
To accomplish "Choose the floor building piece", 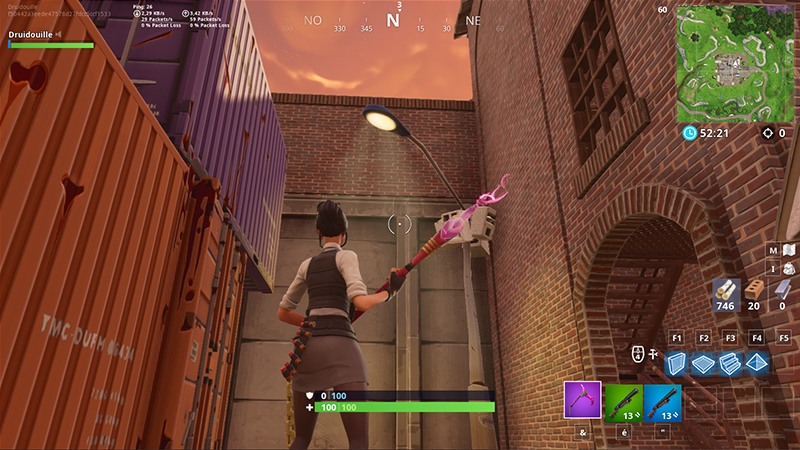I will tap(703, 364).
